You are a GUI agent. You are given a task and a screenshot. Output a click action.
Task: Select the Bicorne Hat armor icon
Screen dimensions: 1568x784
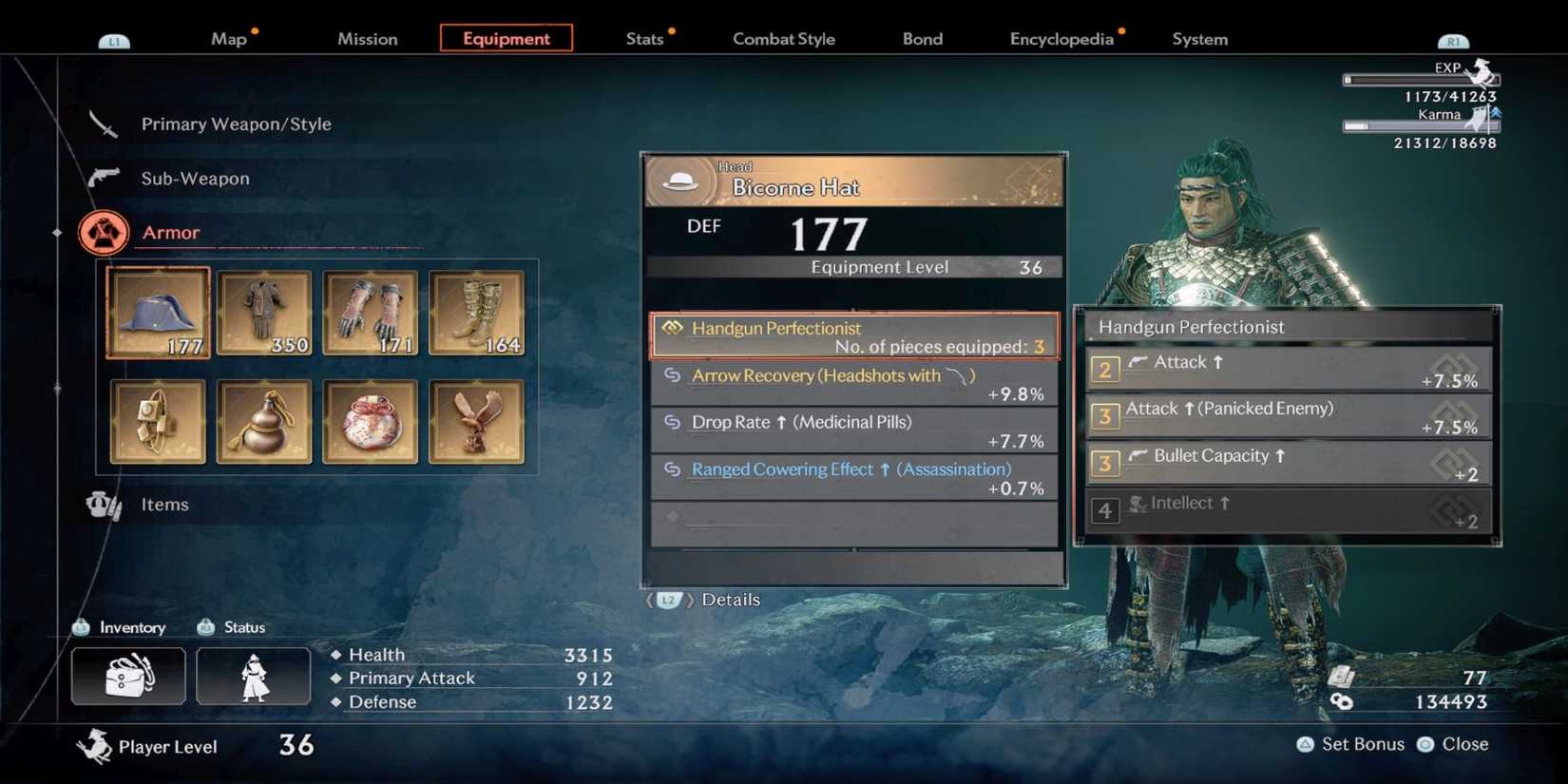point(156,312)
